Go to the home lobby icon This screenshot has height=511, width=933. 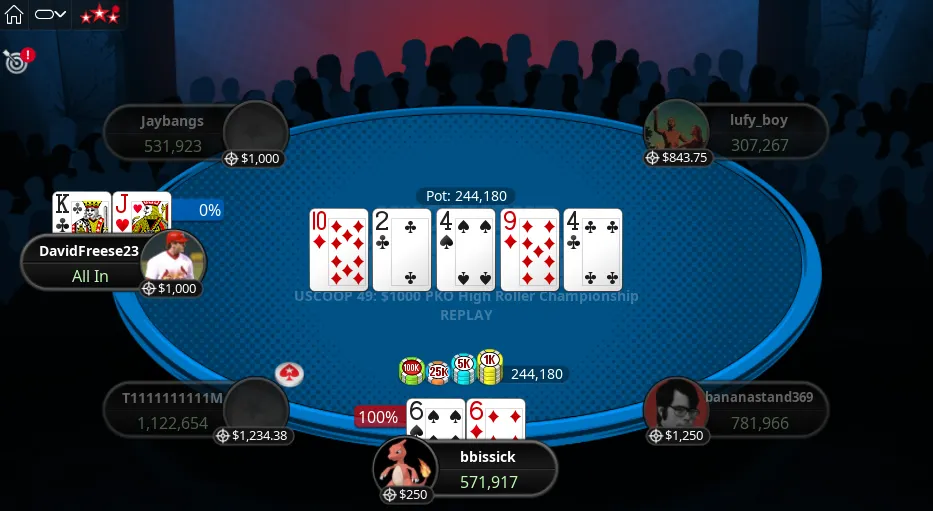click(14, 15)
